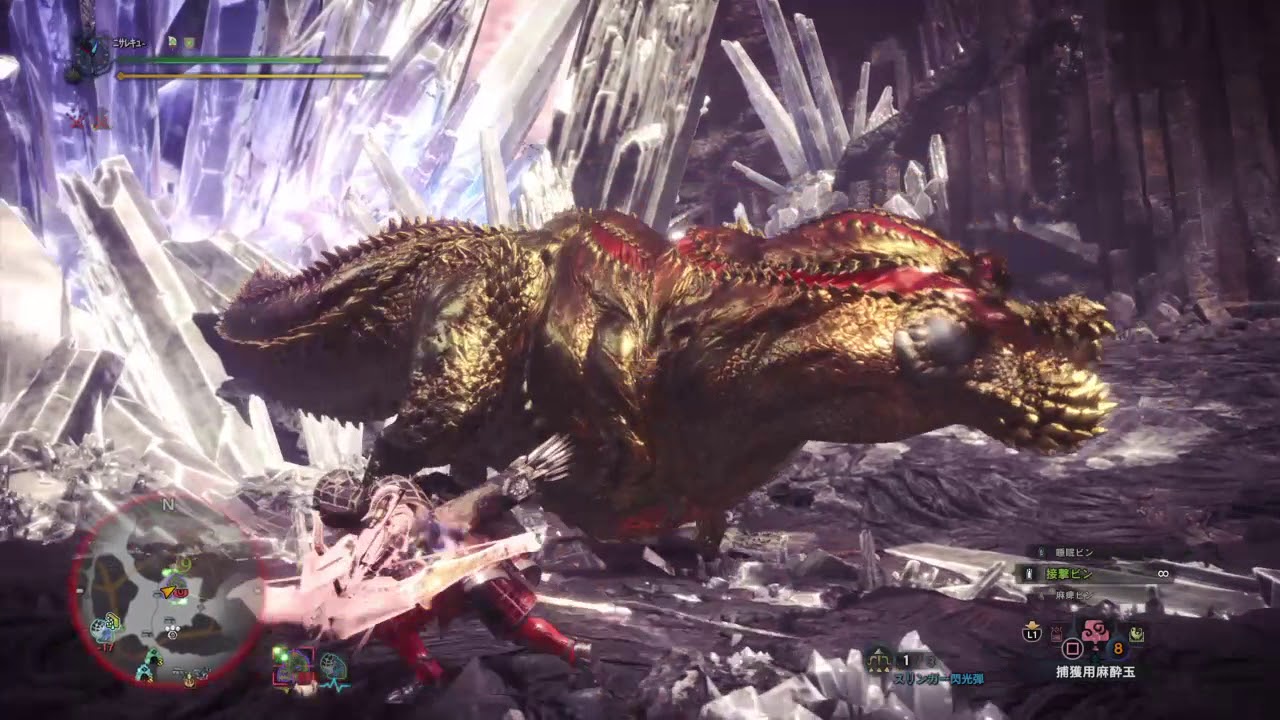Pick the green item right of tranq bomb

click(x=1139, y=633)
